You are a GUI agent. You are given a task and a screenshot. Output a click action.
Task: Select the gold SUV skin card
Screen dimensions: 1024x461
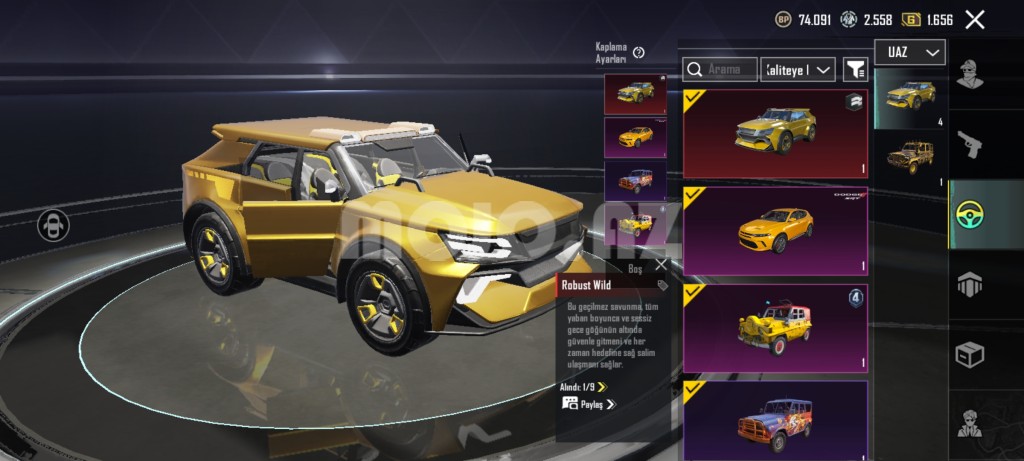775,134
